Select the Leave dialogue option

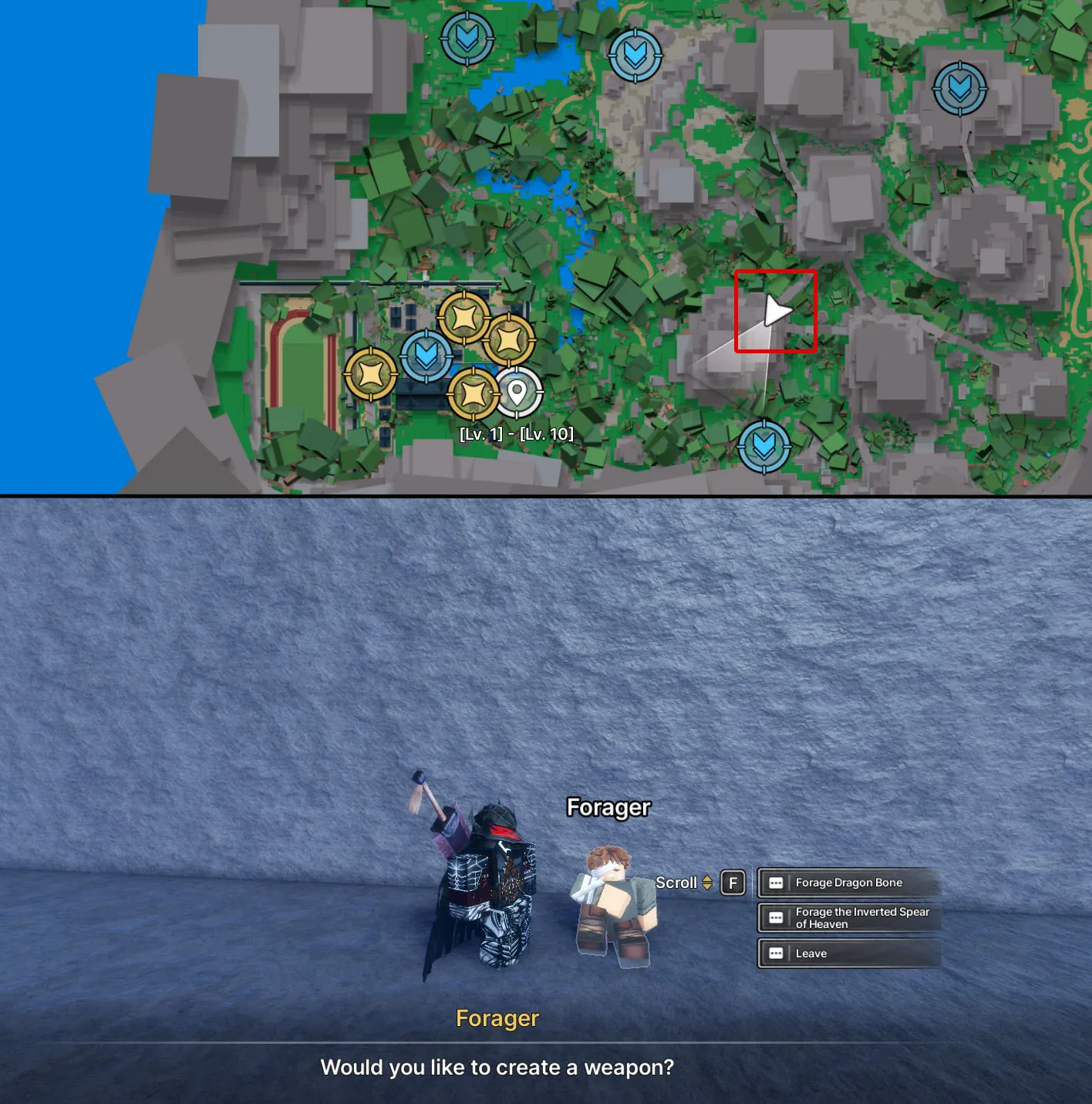pos(811,954)
